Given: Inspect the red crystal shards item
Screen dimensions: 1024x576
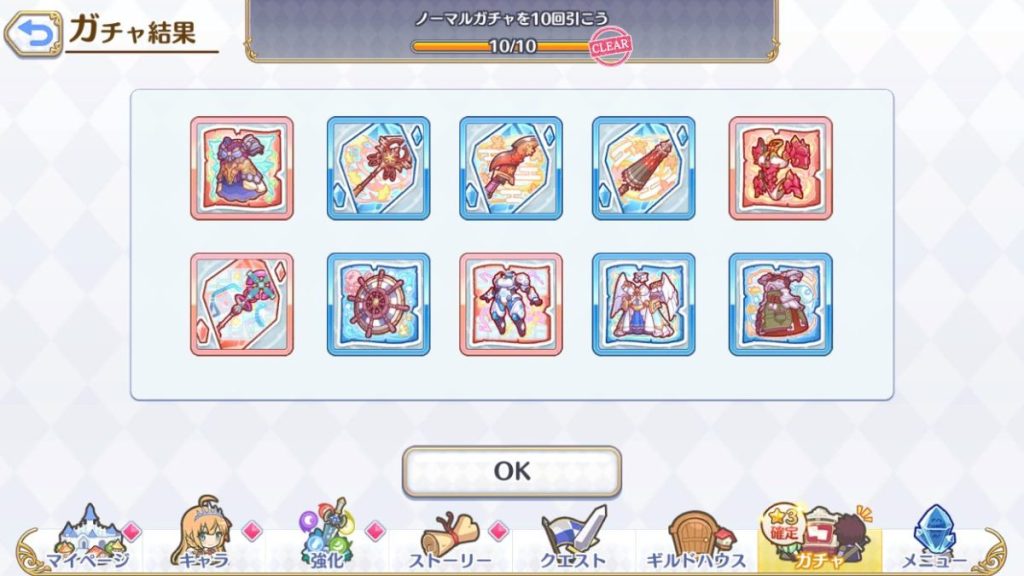Looking at the screenshot, I should point(780,168).
